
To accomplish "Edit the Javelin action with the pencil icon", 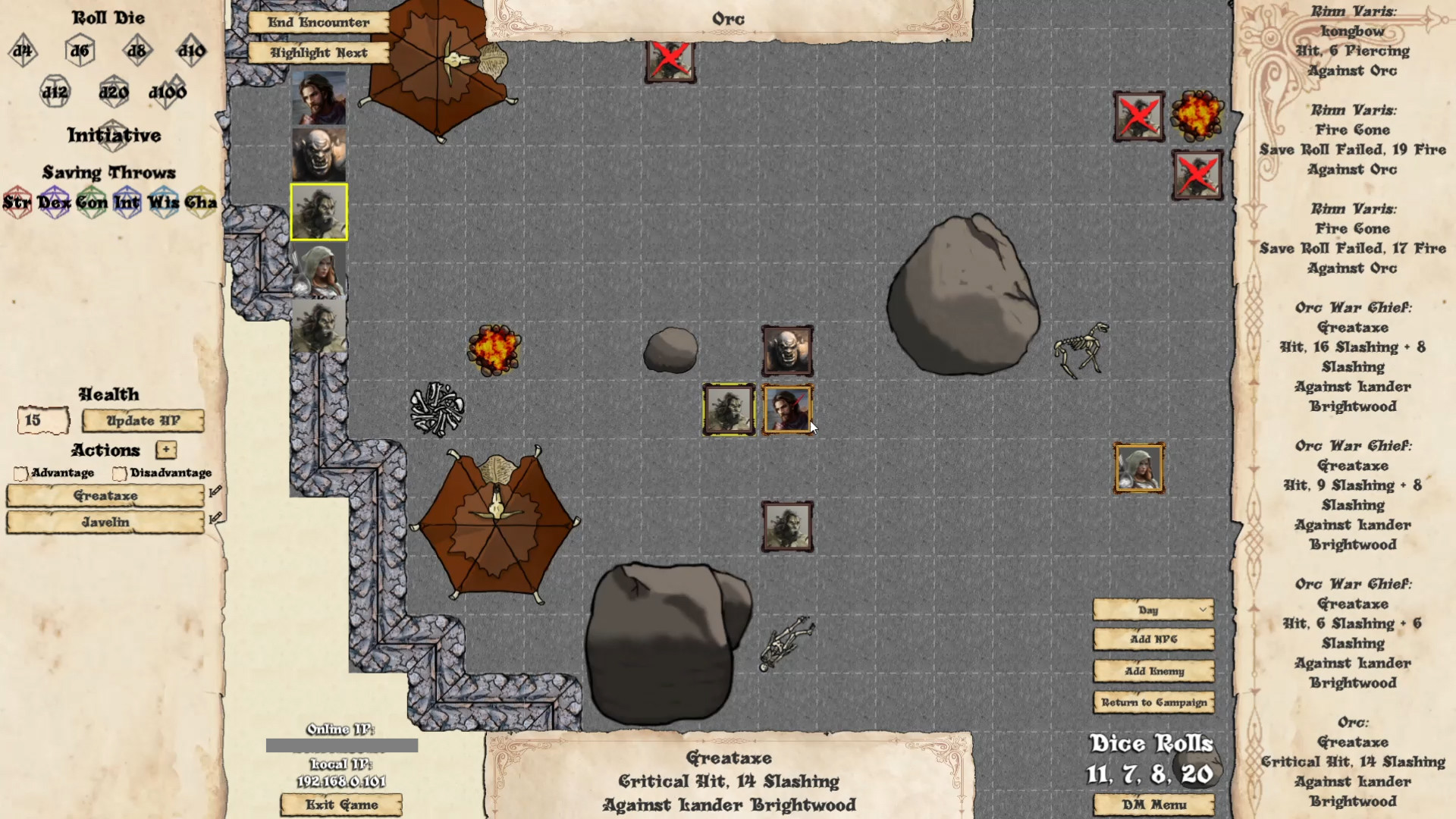I will (215, 519).
